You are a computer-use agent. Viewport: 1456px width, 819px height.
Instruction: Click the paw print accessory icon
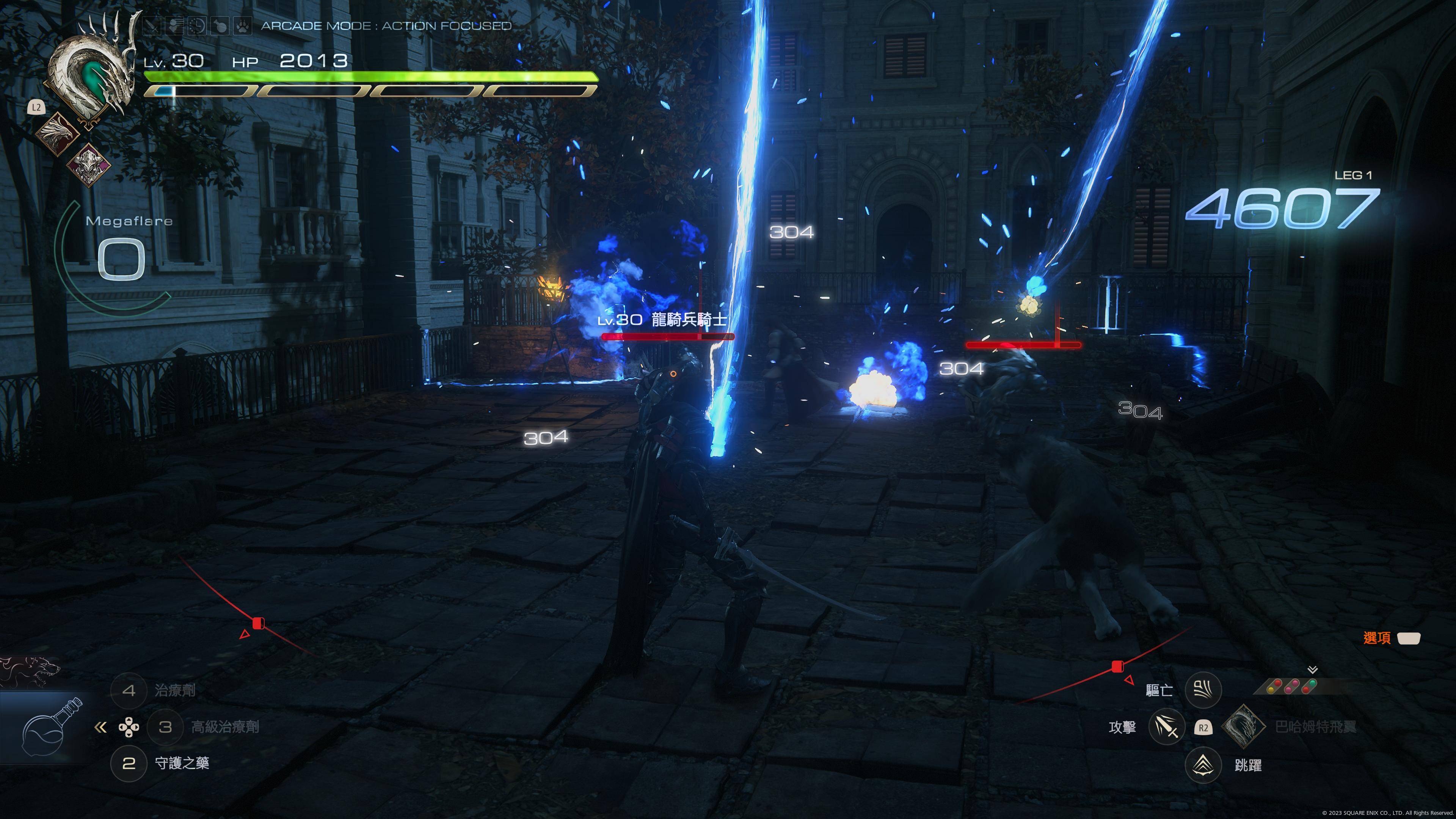(243, 26)
